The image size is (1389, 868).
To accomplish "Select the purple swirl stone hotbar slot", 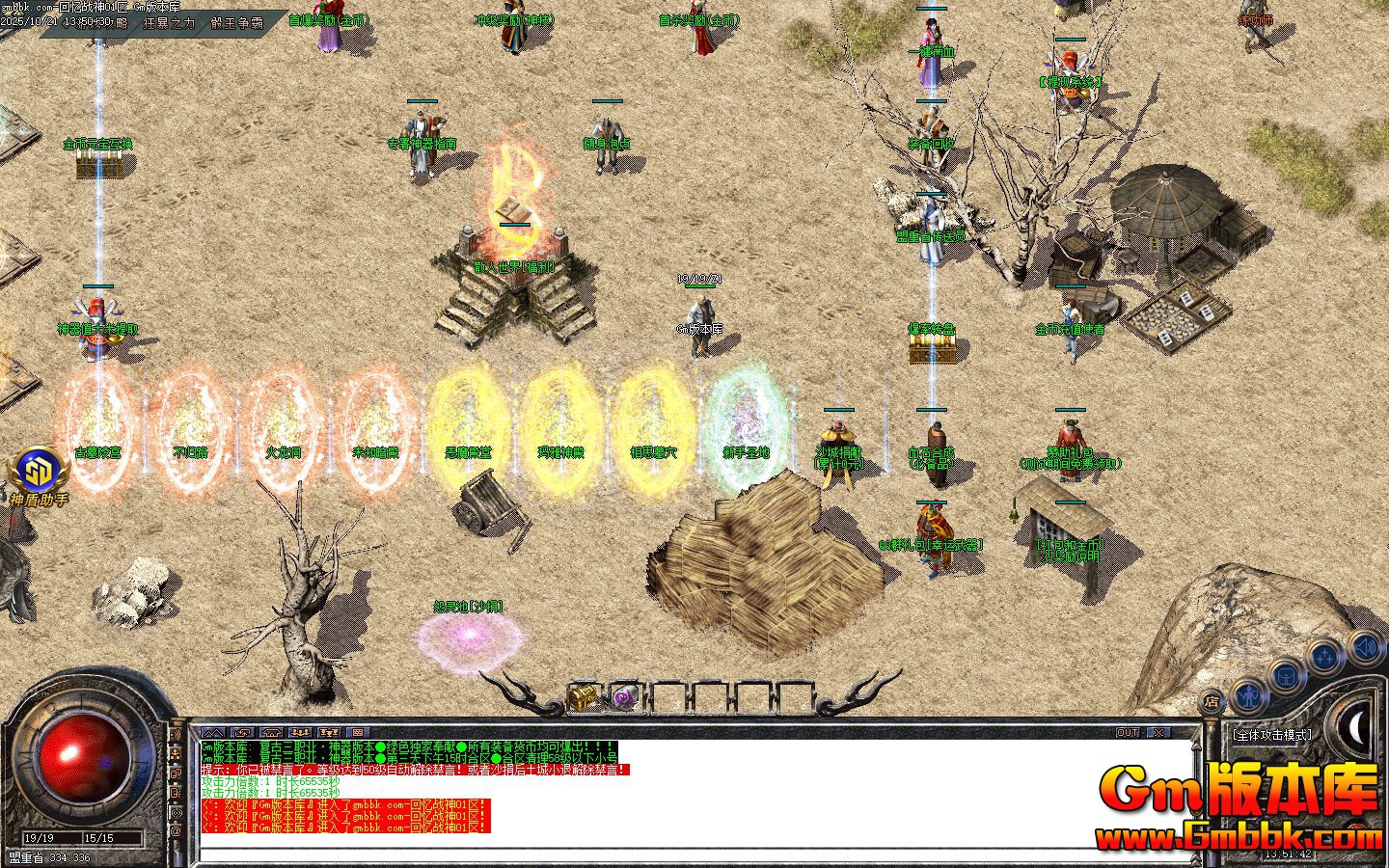I will pyautogui.click(x=624, y=695).
